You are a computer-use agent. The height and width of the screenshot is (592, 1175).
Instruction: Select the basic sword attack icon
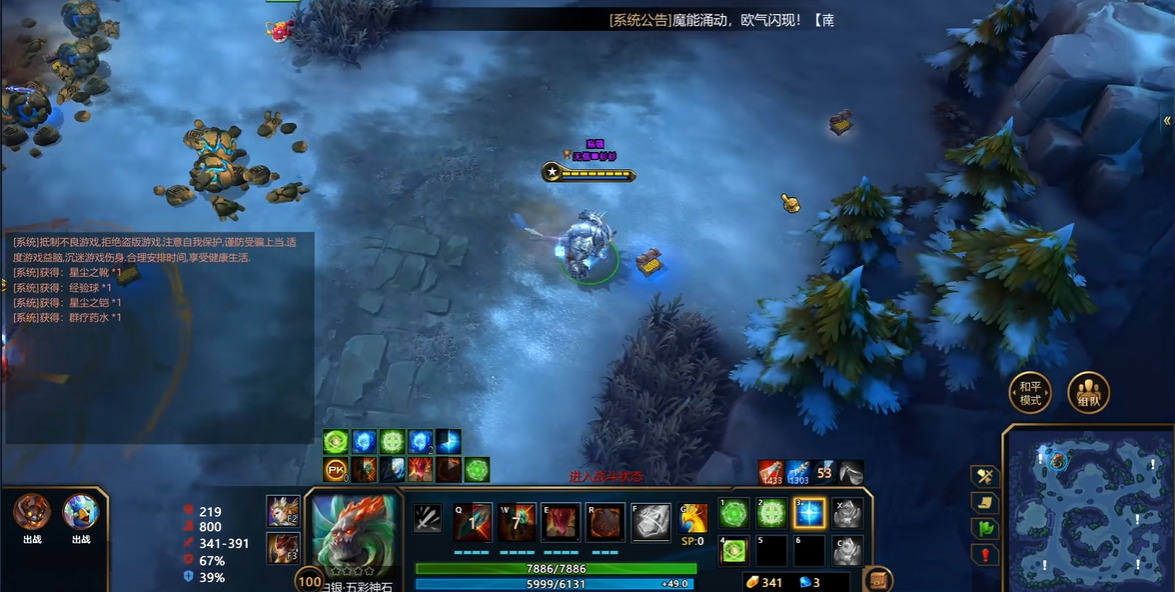[428, 518]
